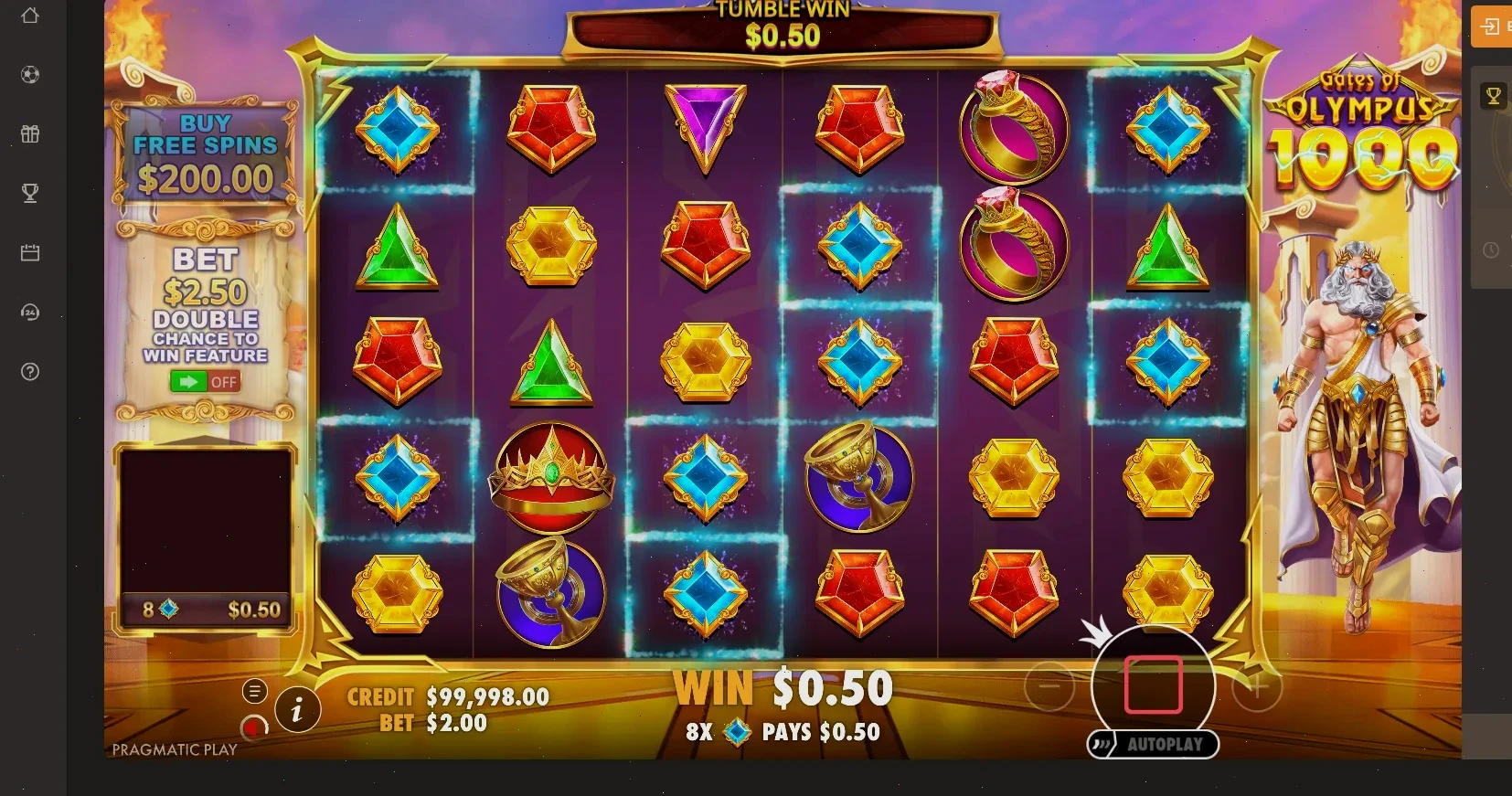
Task: Open the game info paytable
Action: pyautogui.click(x=296, y=709)
